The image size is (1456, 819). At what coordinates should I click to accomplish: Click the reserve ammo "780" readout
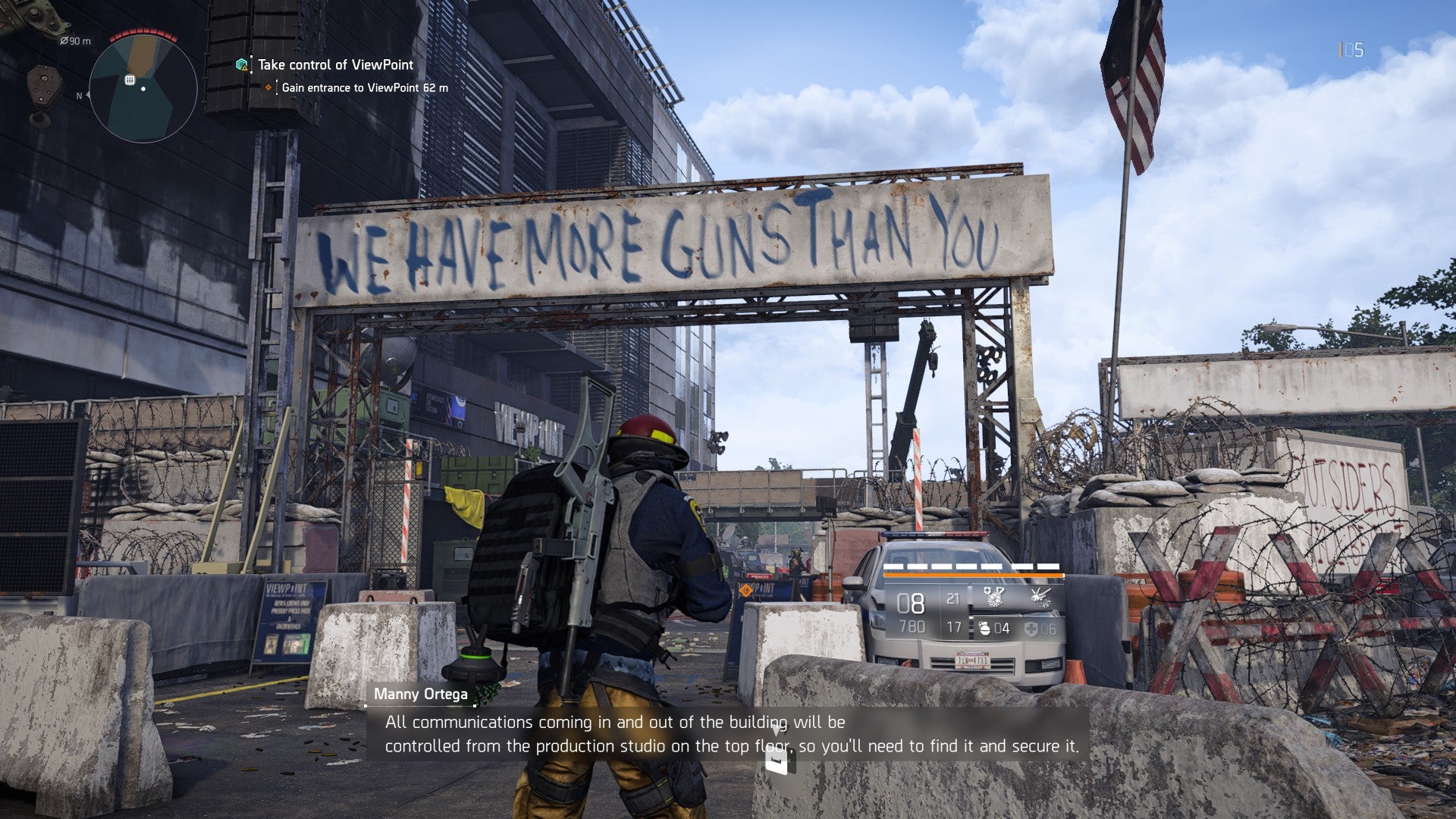point(913,627)
